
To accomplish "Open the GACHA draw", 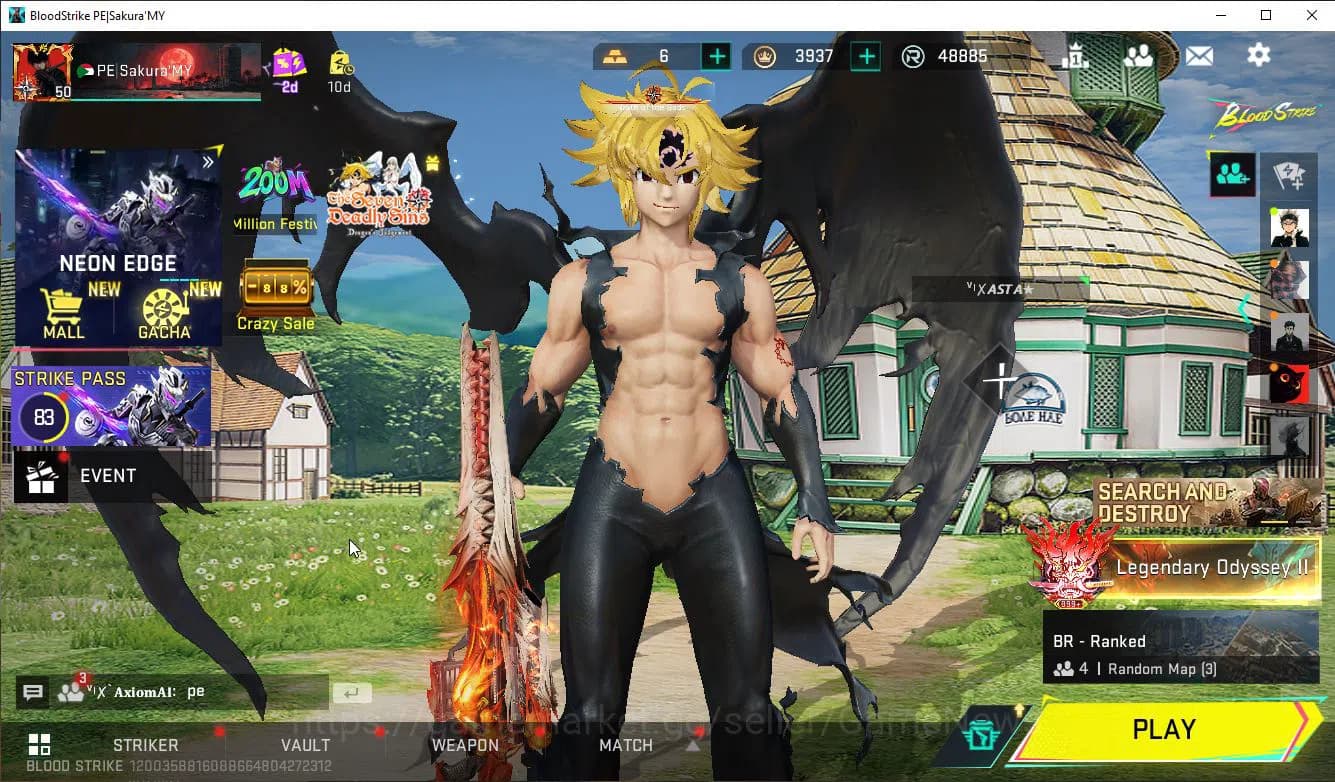I will point(165,313).
